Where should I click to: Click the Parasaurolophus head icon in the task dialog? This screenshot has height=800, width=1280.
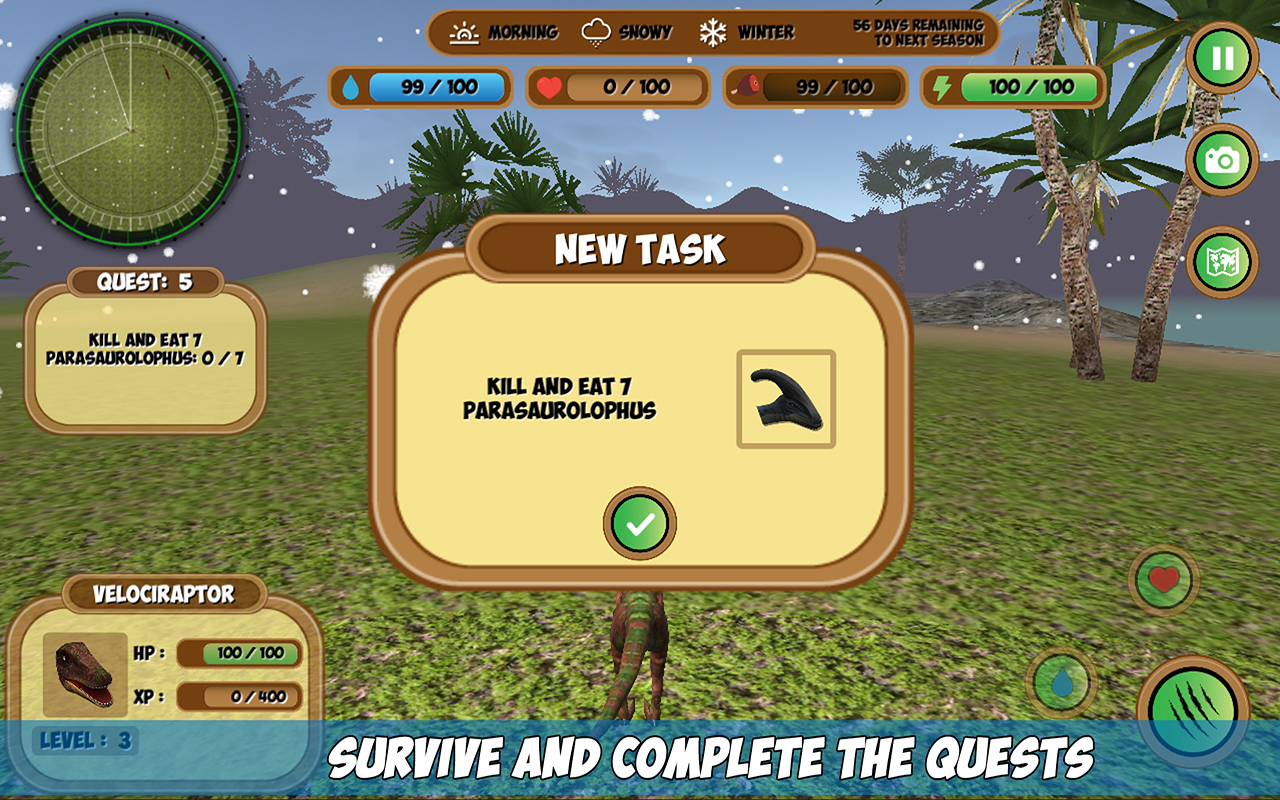(786, 399)
